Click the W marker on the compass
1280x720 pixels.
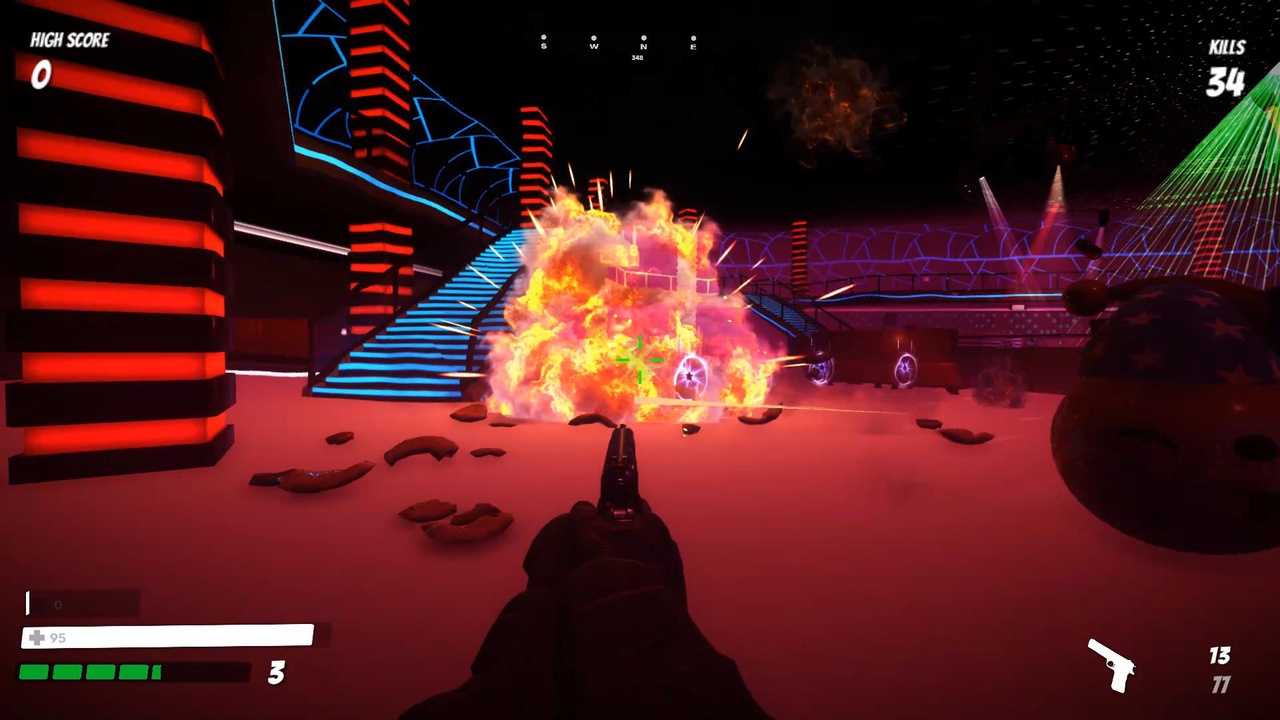(594, 46)
